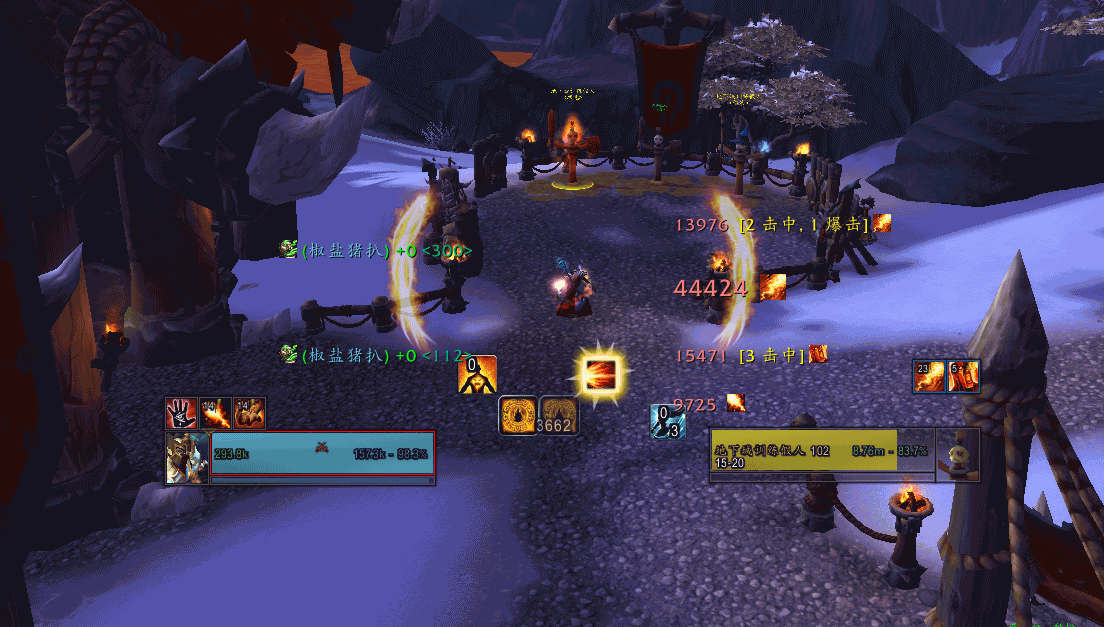Image resolution: width=1104 pixels, height=627 pixels.
Task: Click the bright golden flame rune icon
Action: tap(518, 415)
